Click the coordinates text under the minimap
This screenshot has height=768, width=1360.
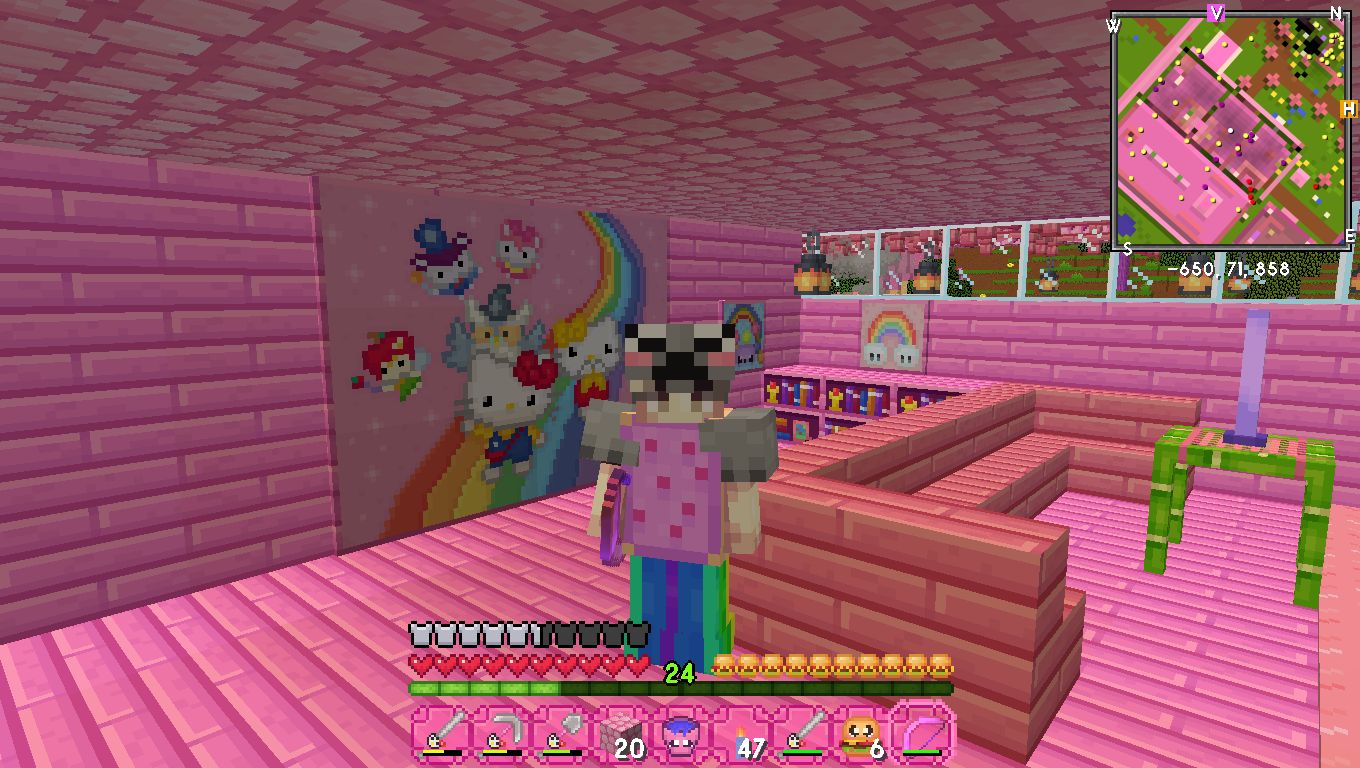(x=1231, y=267)
